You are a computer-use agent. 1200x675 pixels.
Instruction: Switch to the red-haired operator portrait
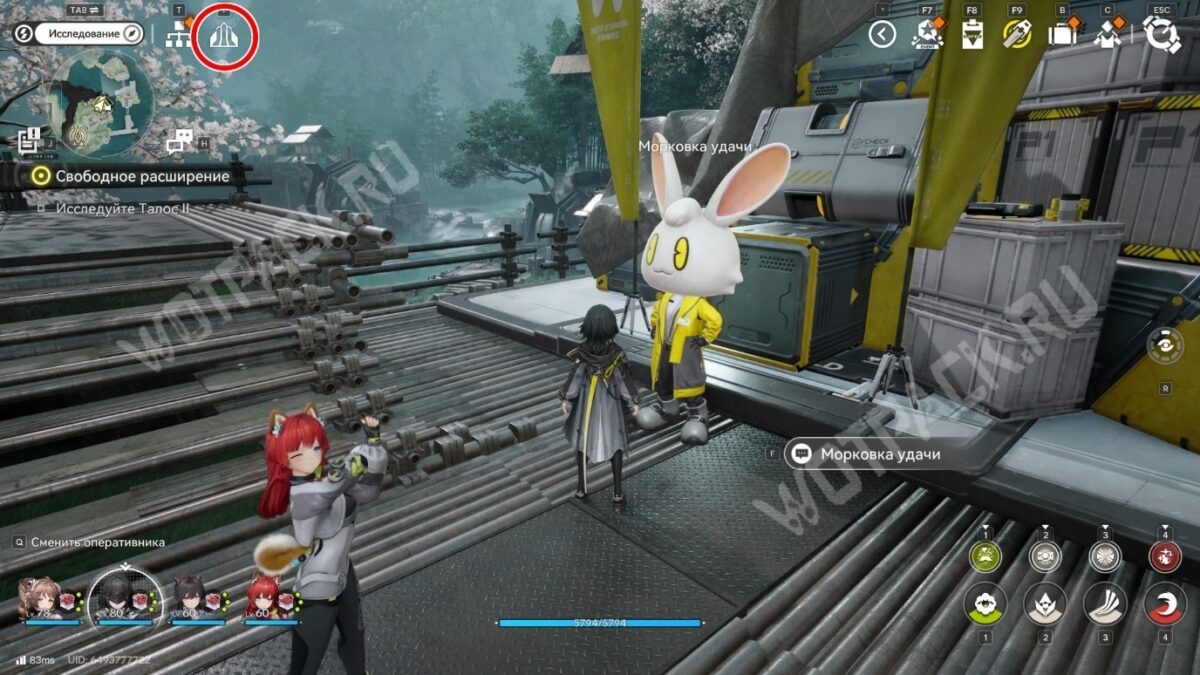coord(263,599)
